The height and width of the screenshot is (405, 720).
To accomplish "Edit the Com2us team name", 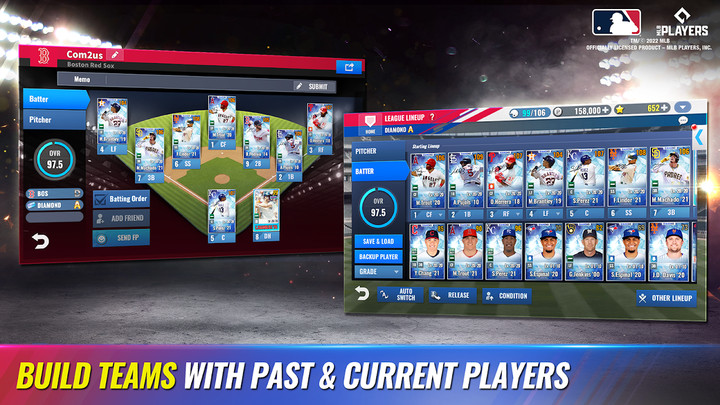I will point(115,53).
